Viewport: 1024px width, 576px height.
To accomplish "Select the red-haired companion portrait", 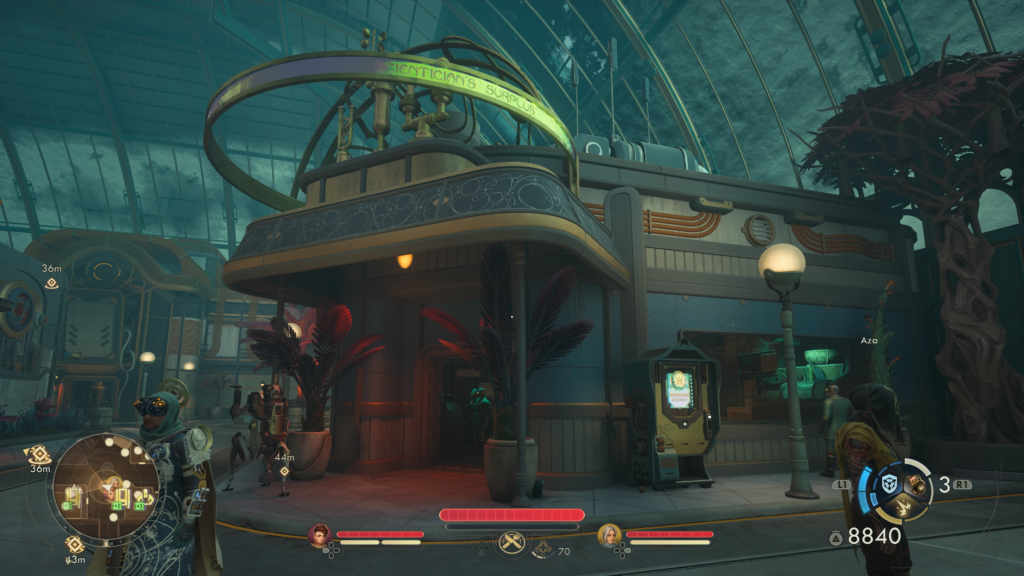I will coord(320,536).
